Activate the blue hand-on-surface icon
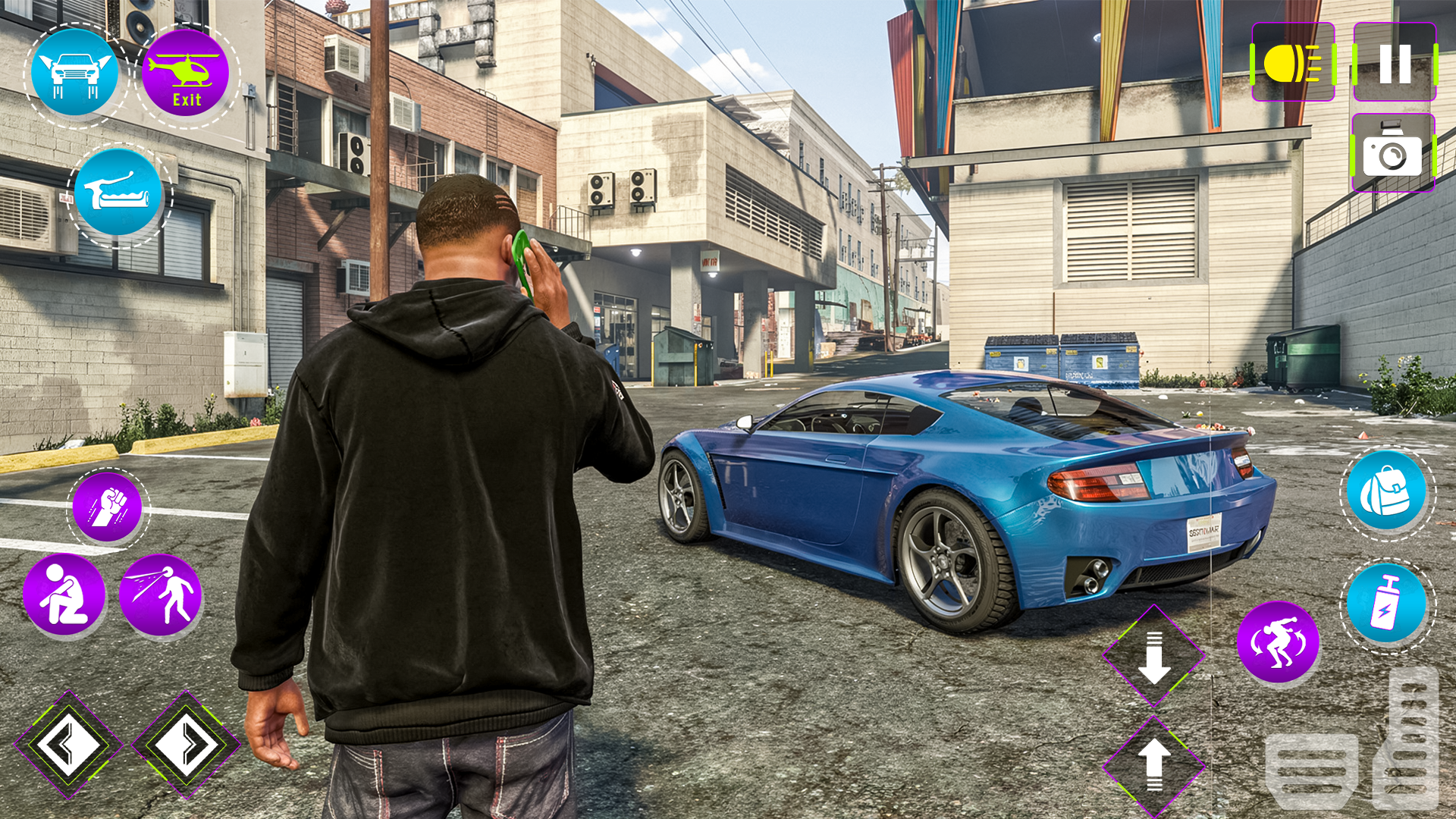 [118, 193]
